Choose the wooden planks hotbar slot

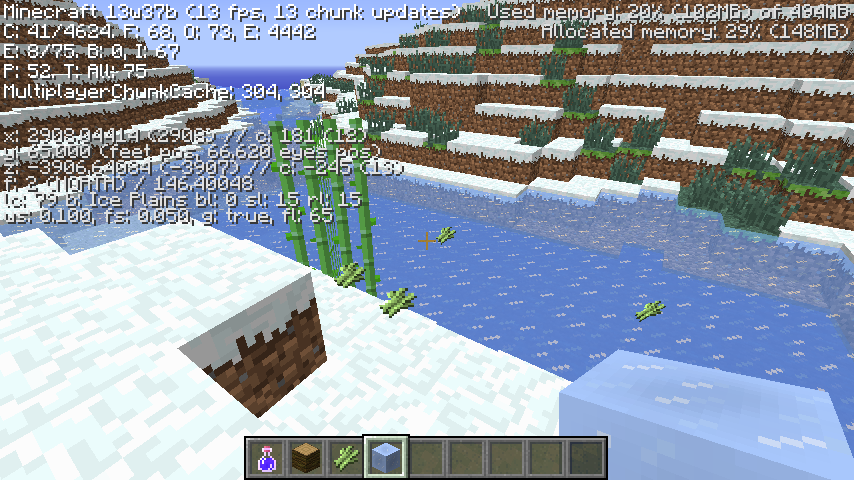pos(306,458)
